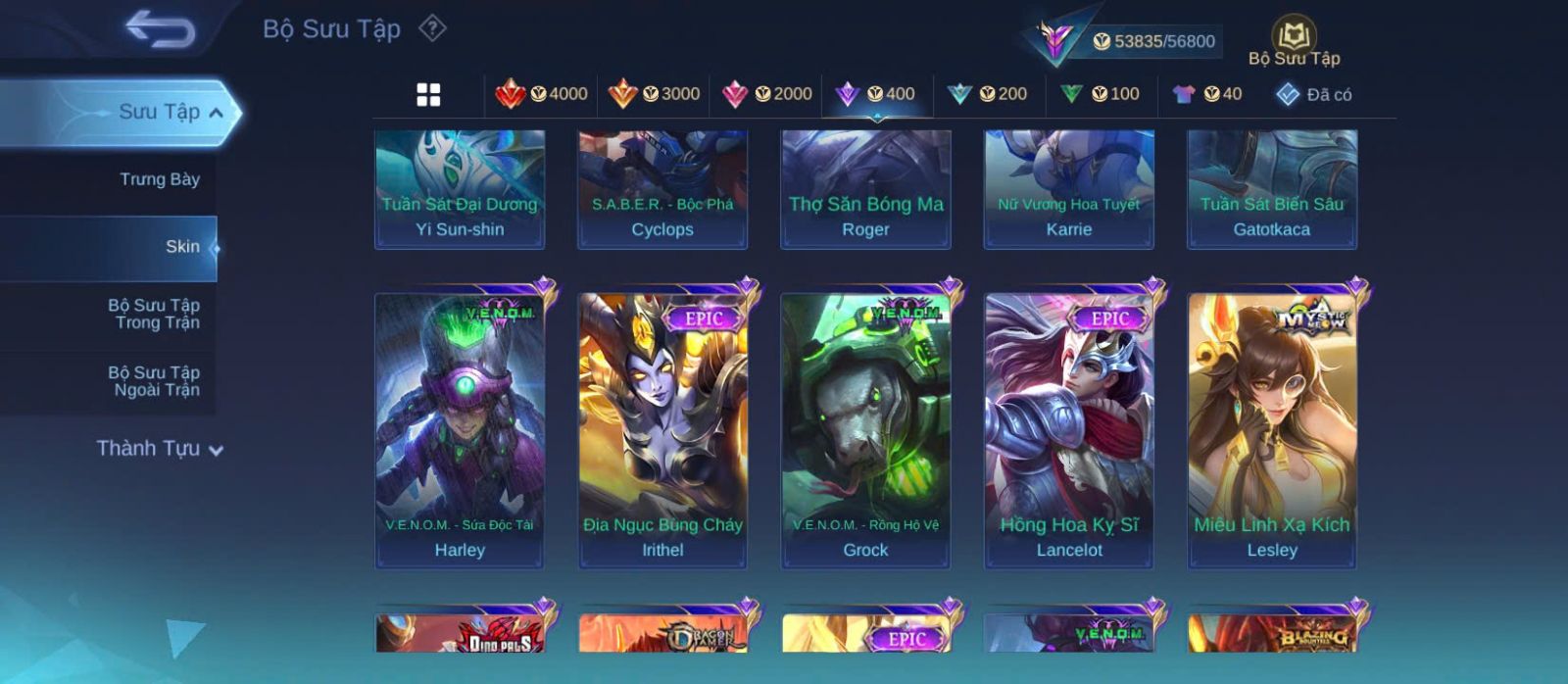
Task: Open the help question mark icon
Action: click(x=432, y=28)
